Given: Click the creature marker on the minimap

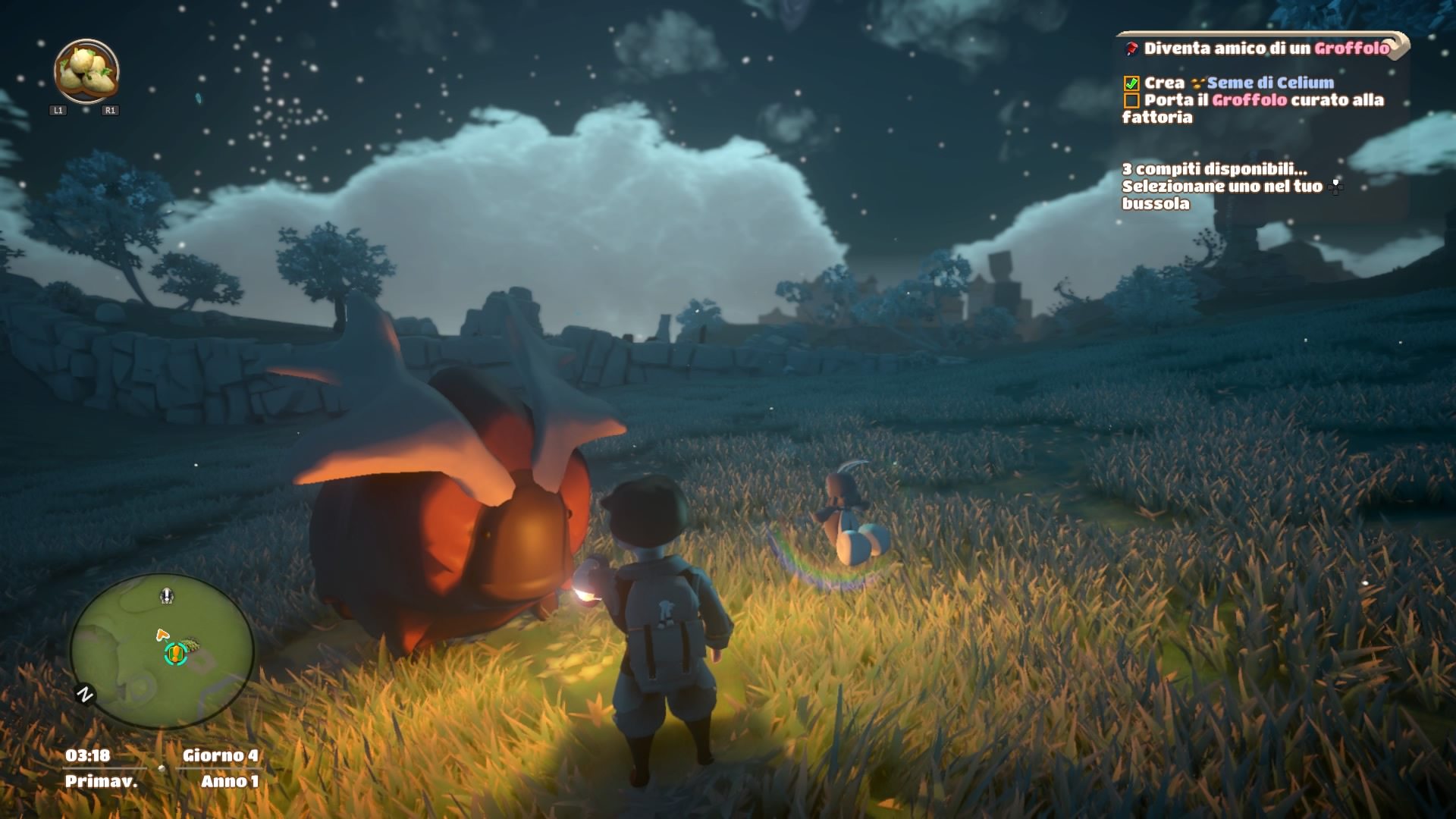Looking at the screenshot, I should [167, 596].
